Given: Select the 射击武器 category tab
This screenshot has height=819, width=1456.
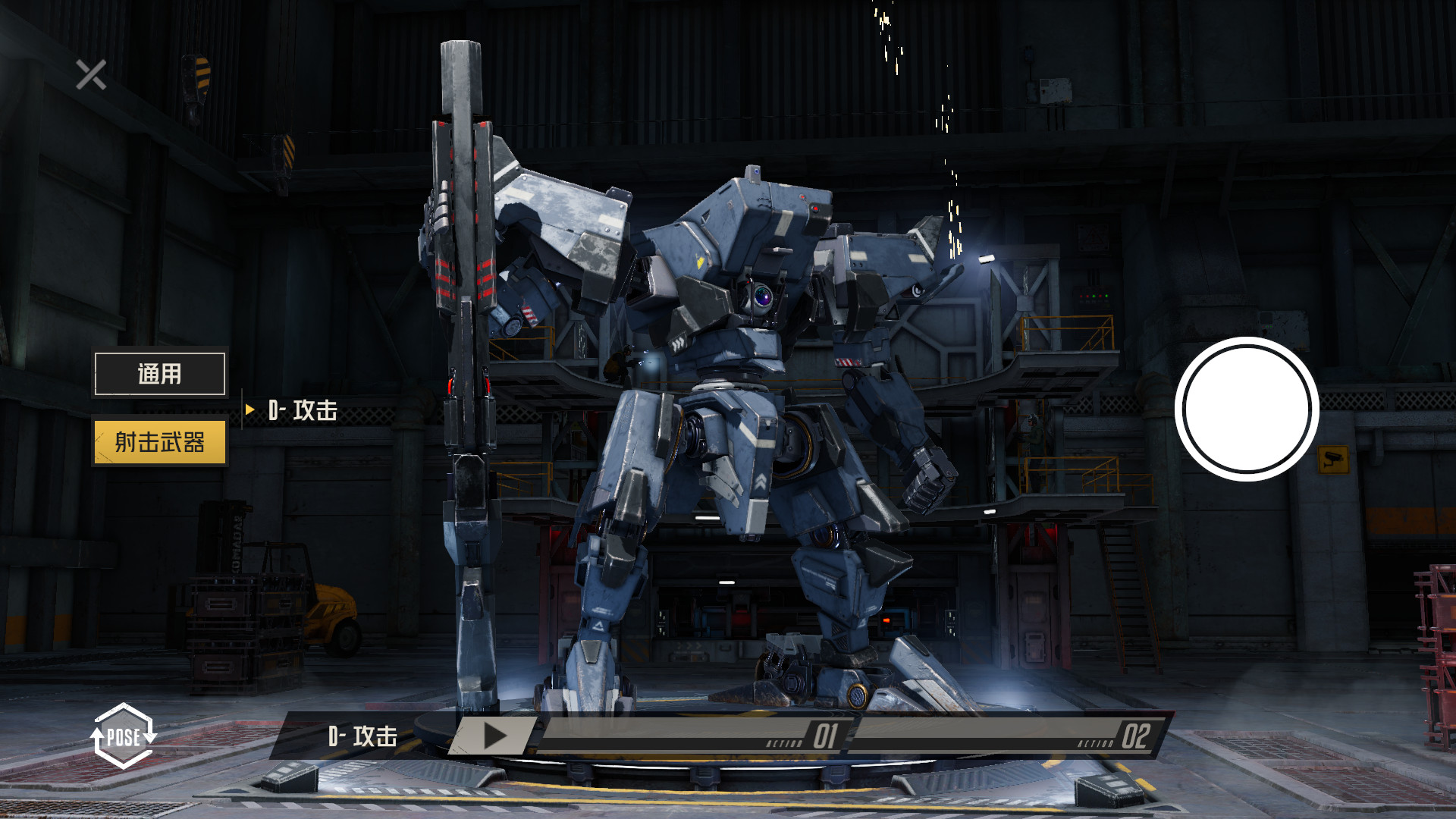Looking at the screenshot, I should (159, 441).
